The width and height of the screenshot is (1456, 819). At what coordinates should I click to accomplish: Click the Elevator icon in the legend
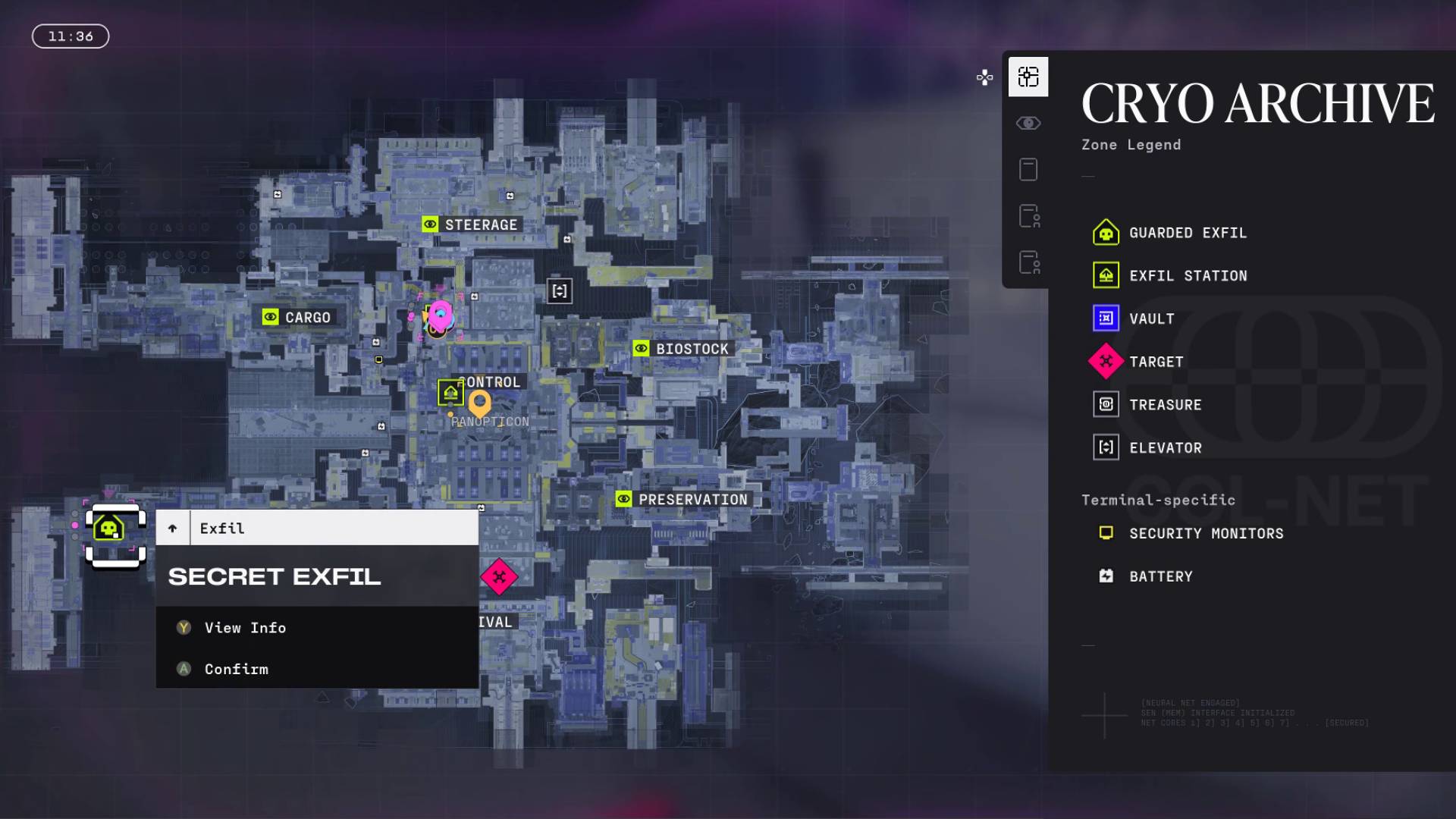click(x=1106, y=447)
